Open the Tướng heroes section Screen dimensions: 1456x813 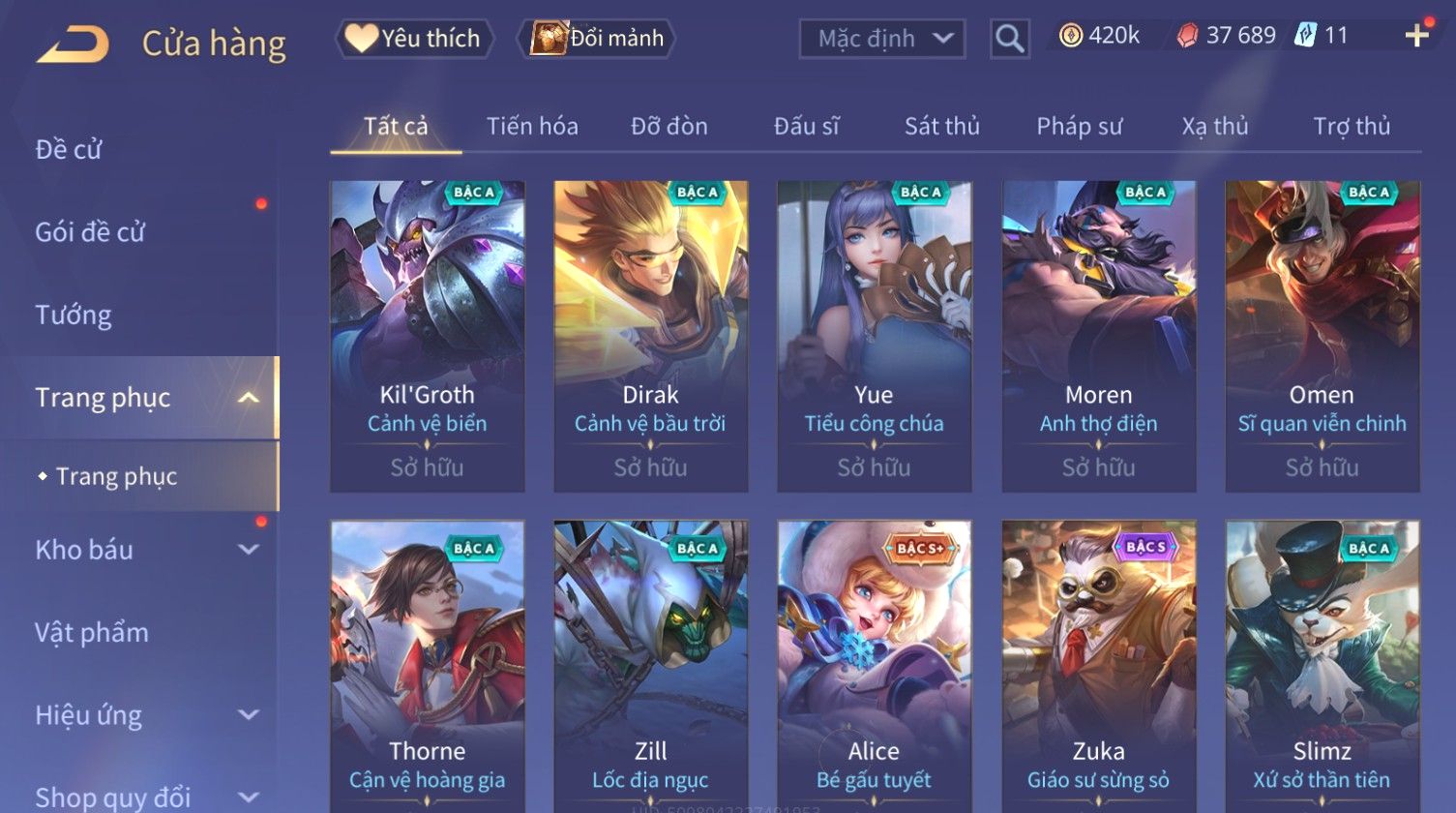pyautogui.click(x=74, y=316)
